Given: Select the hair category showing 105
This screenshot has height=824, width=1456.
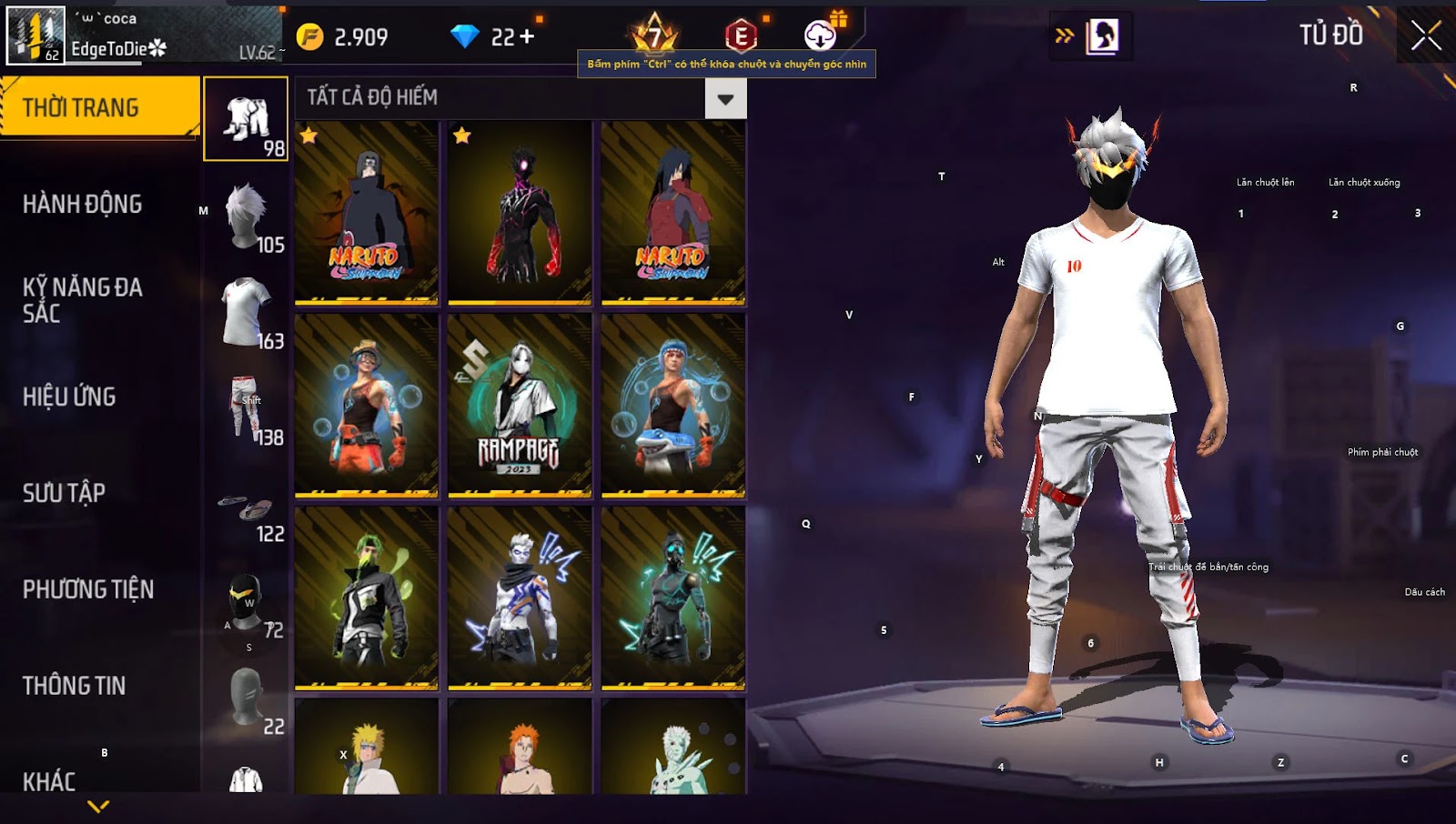Looking at the screenshot, I should click(246, 216).
